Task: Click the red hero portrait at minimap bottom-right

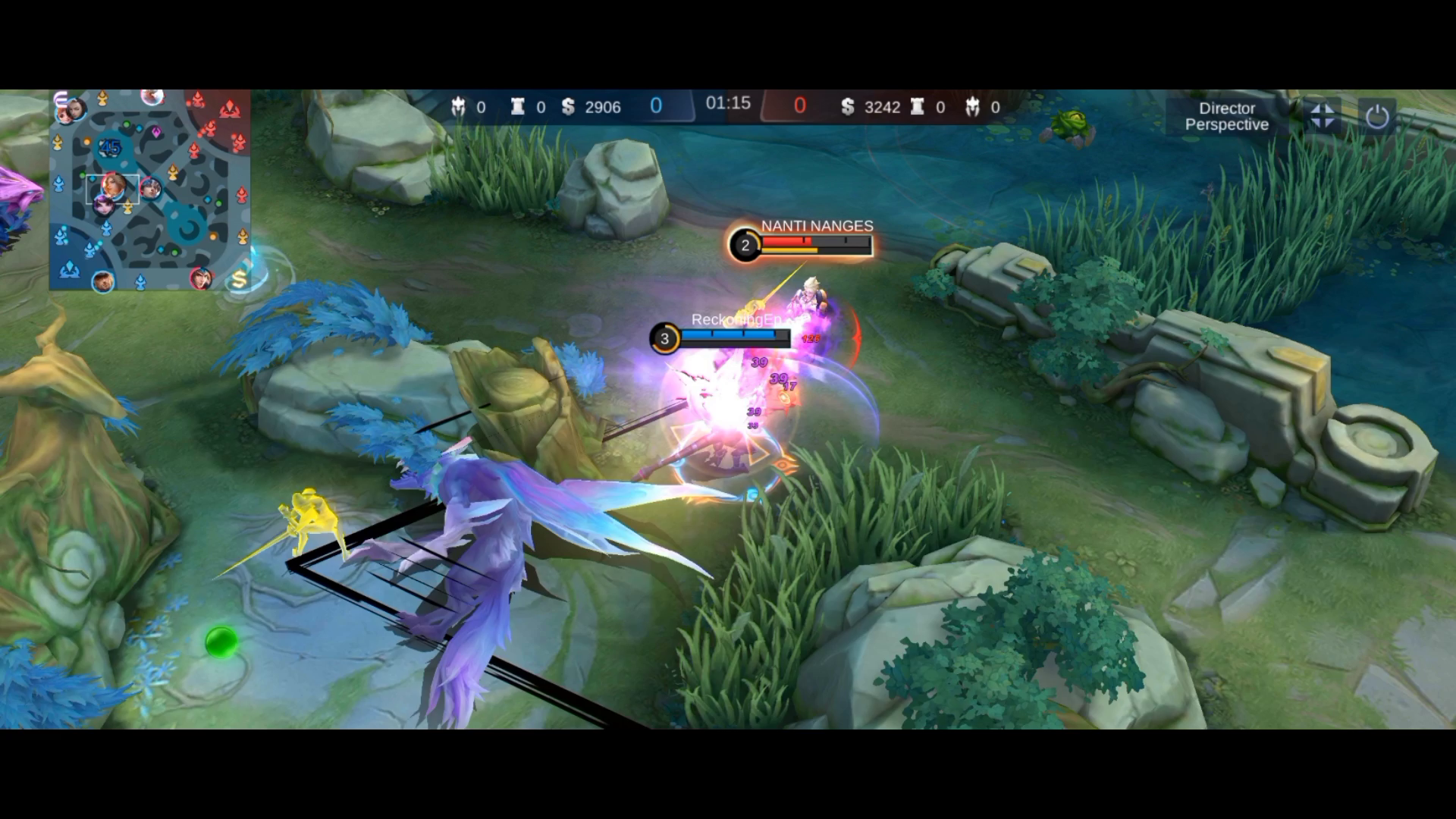Action: coord(203,280)
